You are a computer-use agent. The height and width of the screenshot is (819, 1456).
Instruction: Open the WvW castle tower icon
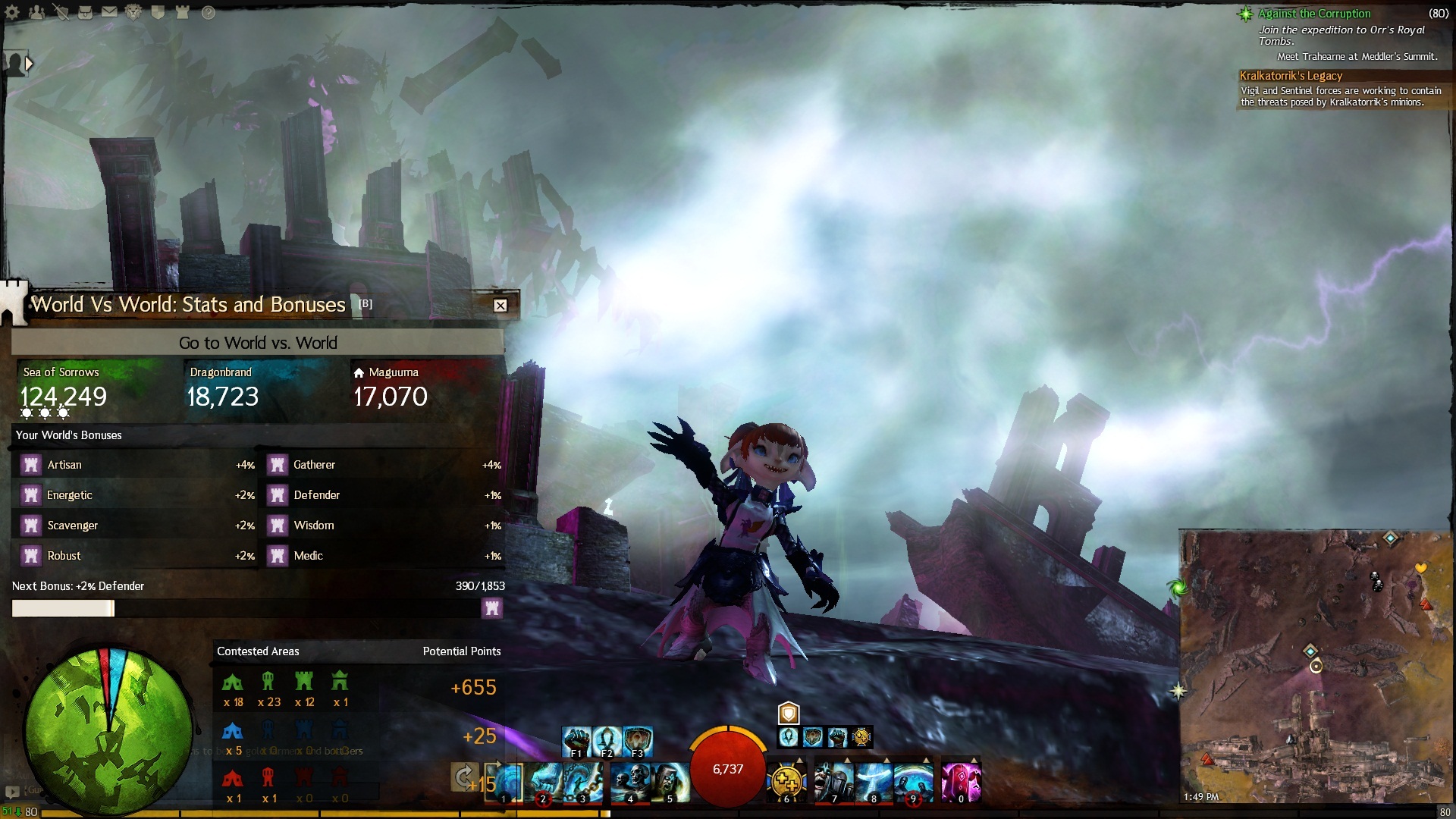point(182,12)
